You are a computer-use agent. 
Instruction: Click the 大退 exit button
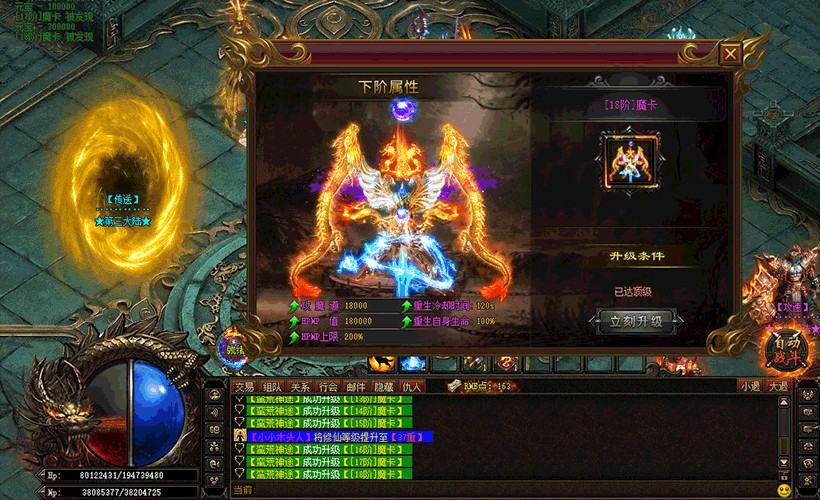(778, 386)
